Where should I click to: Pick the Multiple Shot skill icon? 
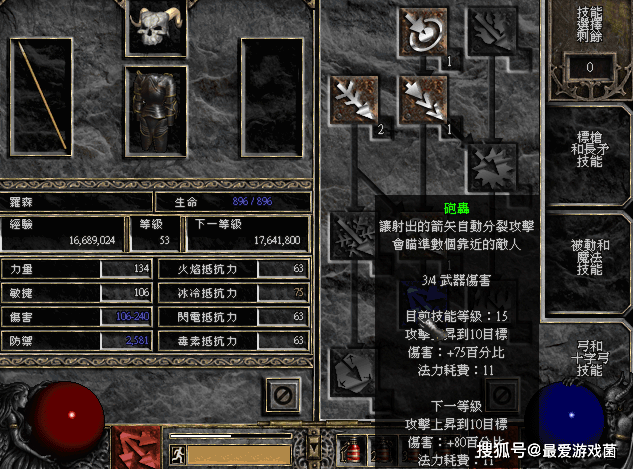423,98
